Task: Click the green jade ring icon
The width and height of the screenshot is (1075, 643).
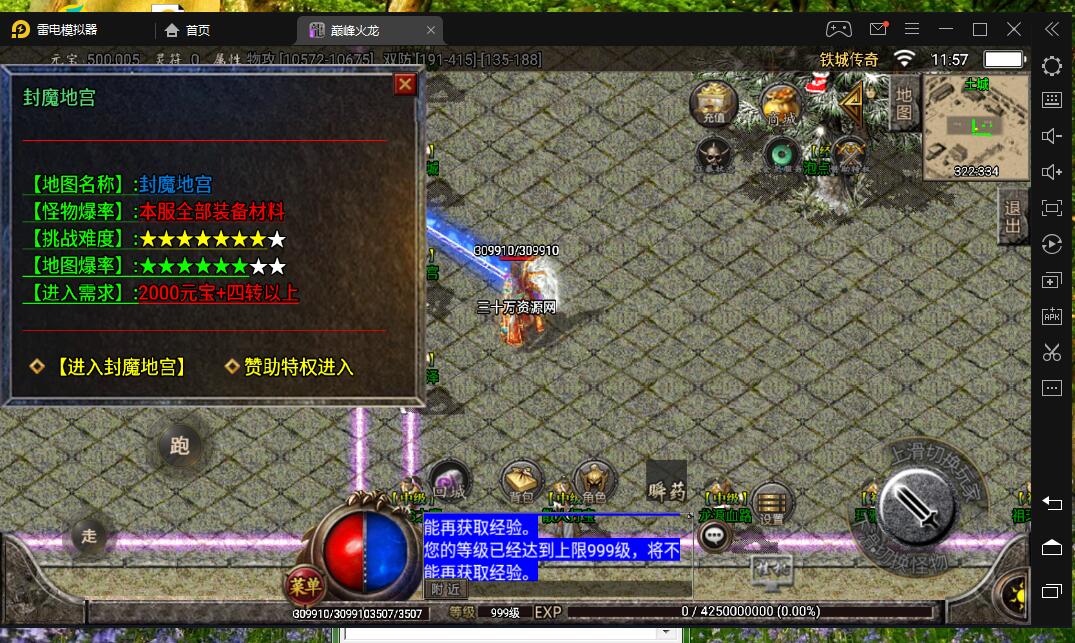Action: pos(780,155)
